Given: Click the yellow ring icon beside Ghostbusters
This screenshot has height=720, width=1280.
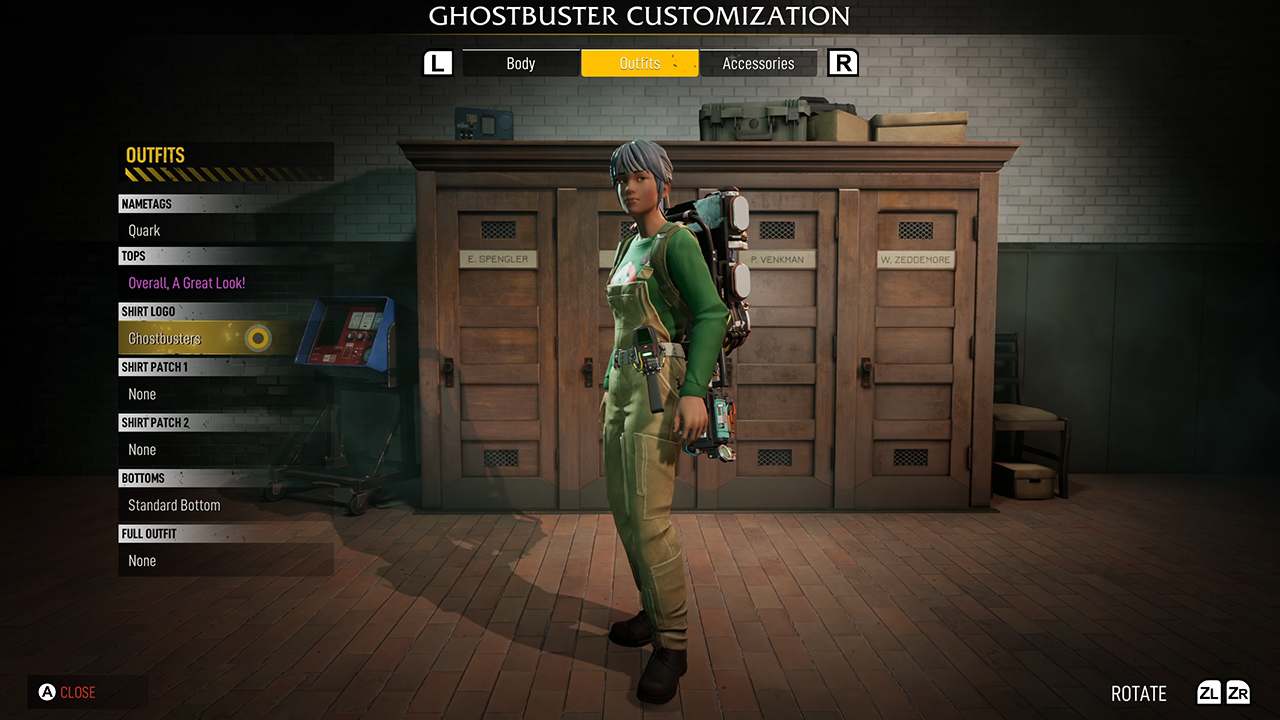Looking at the screenshot, I should (x=258, y=339).
